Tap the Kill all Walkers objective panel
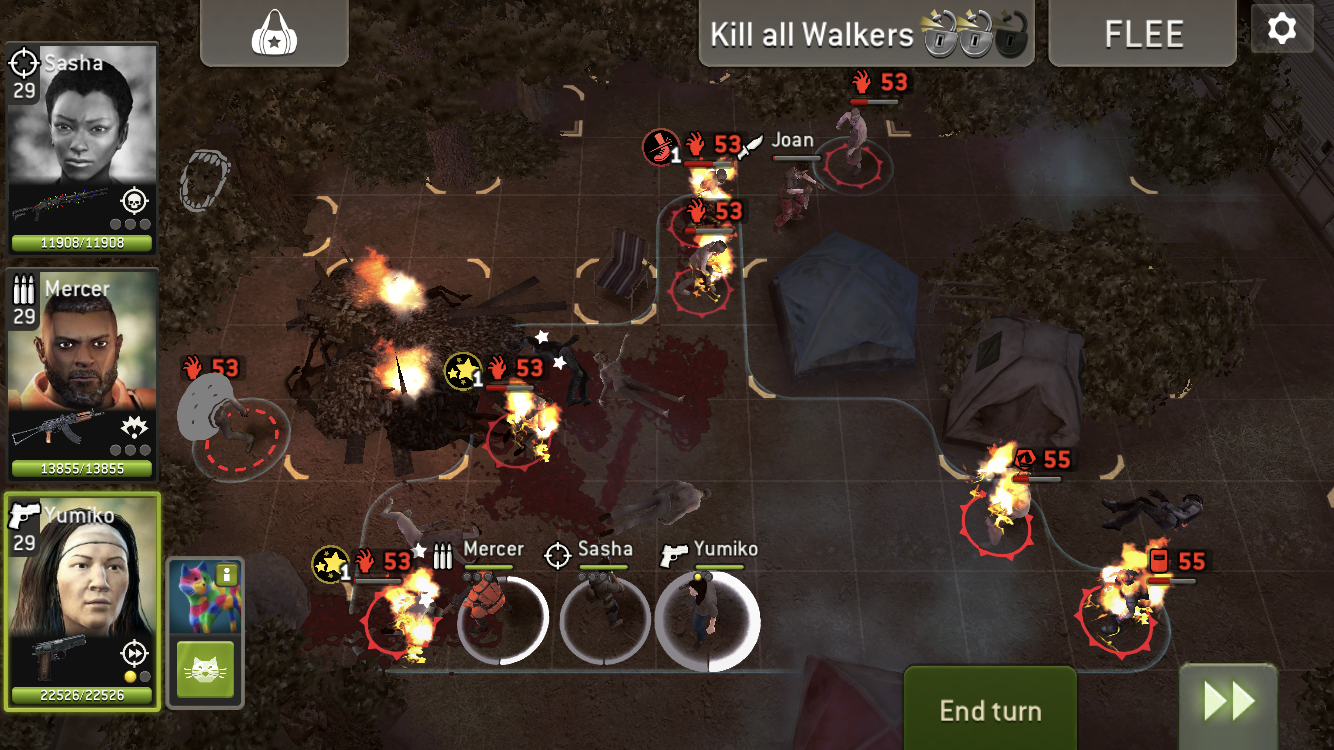Viewport: 1334px width, 750px height. coord(866,34)
